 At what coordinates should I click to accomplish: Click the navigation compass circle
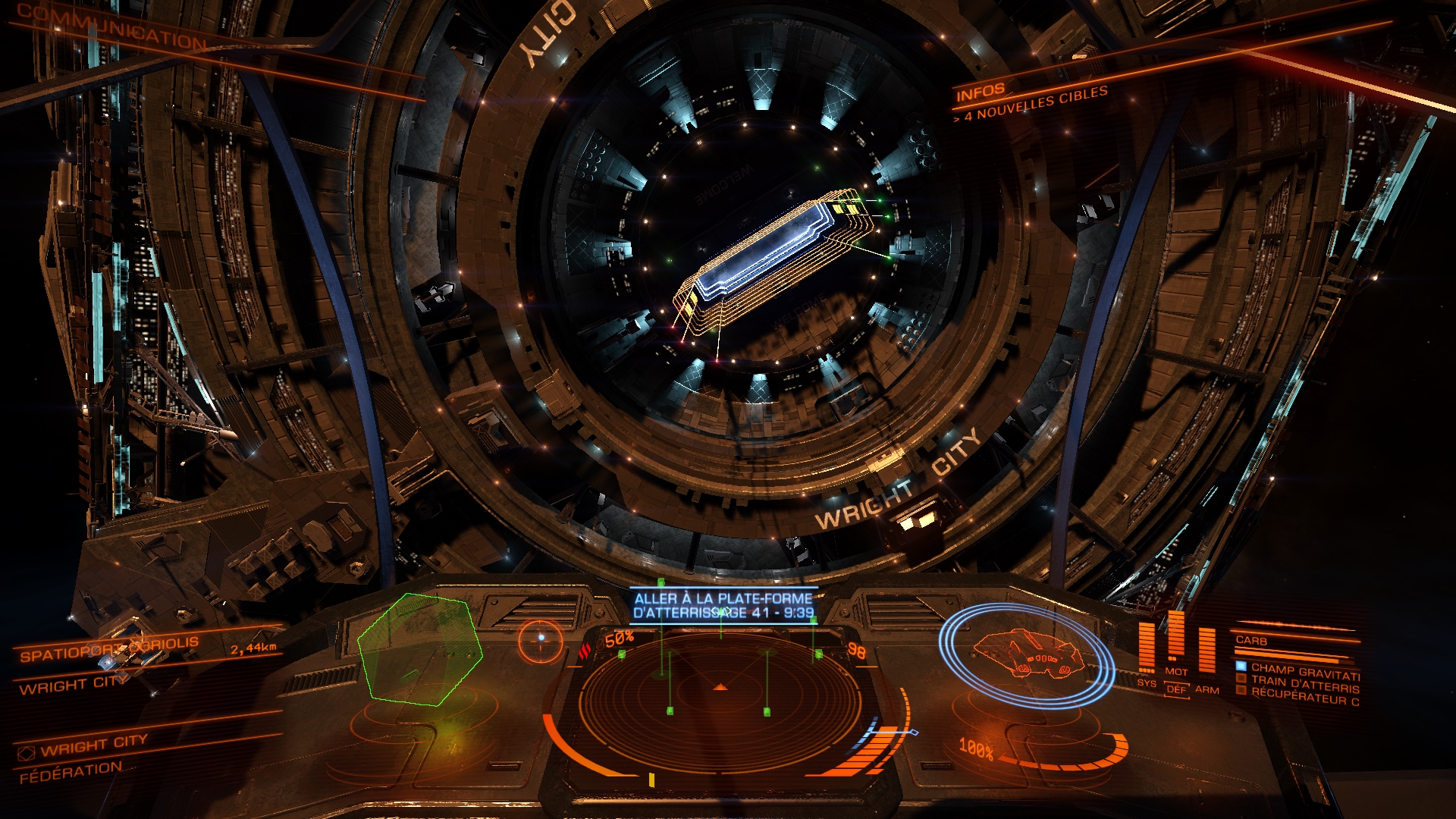(541, 639)
